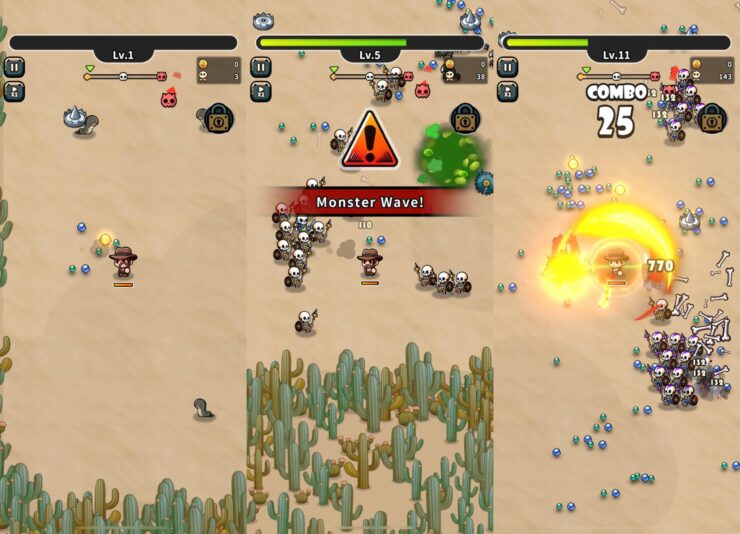Select the locked padlock slot in Lv.5 screen
This screenshot has height=534, width=740.
(x=465, y=119)
